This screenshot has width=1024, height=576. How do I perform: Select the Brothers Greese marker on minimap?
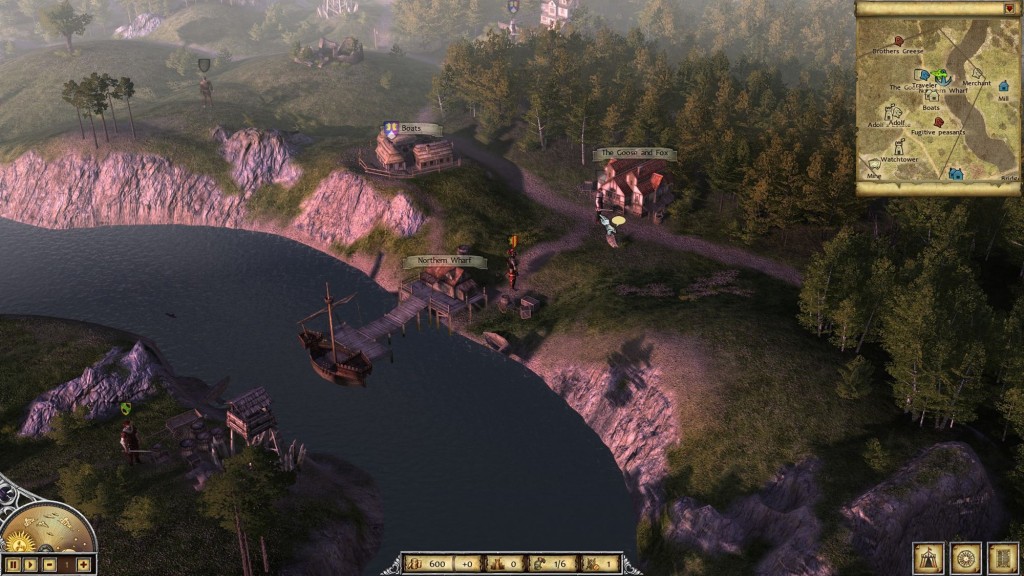pyautogui.click(x=900, y=41)
